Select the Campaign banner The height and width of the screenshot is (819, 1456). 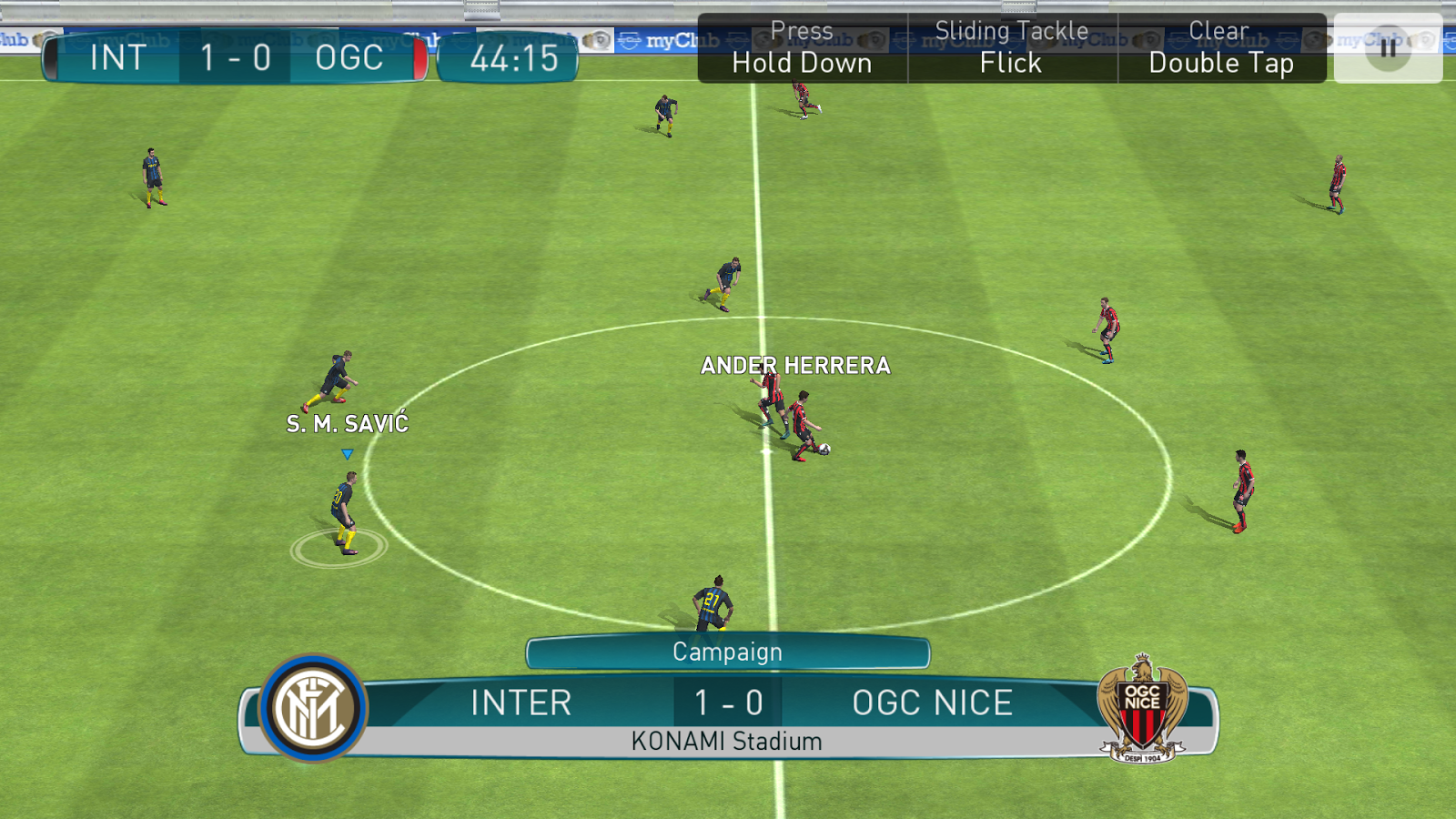tap(726, 652)
